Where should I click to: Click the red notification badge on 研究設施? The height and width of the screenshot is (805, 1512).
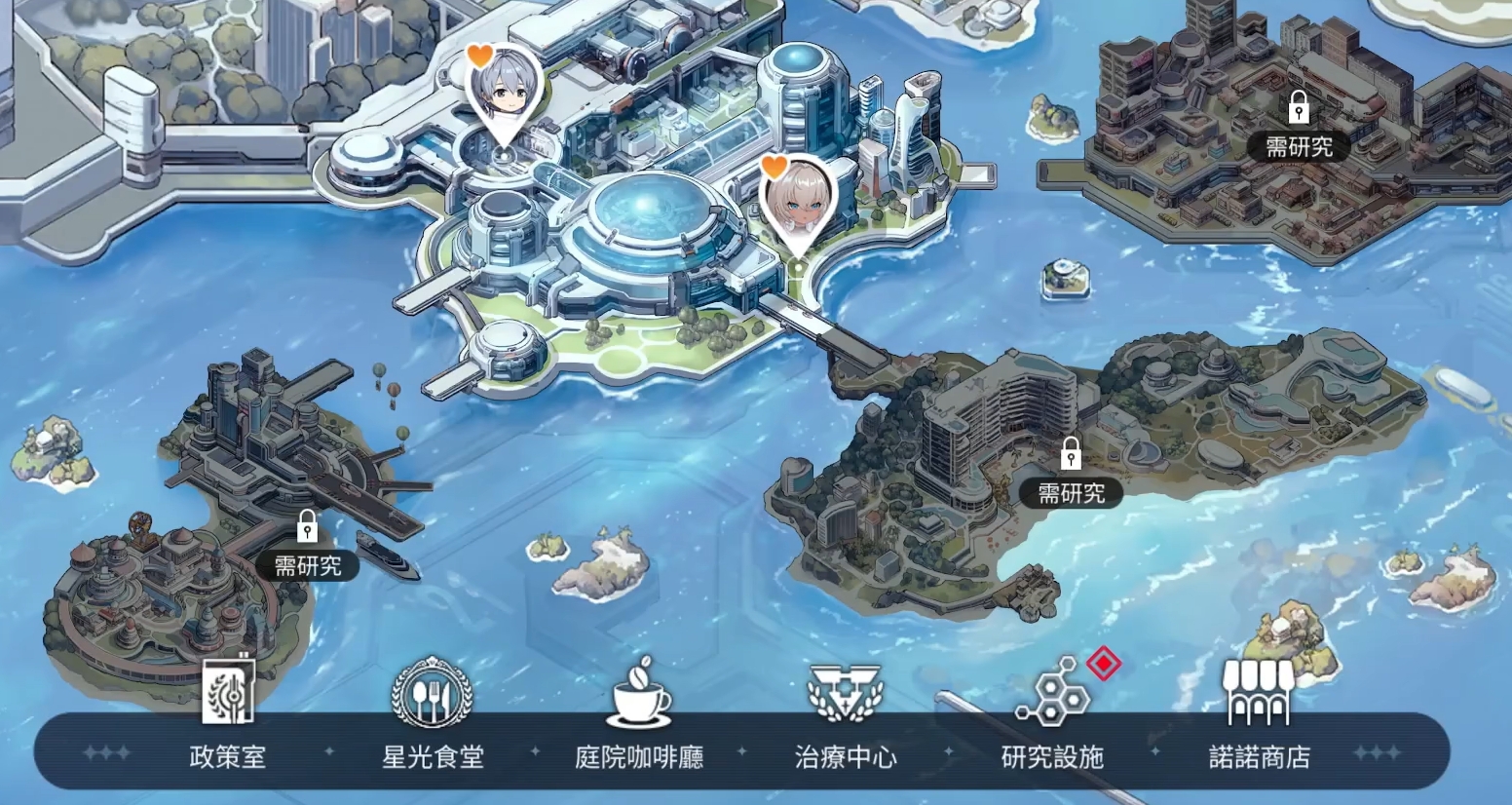tap(1106, 663)
